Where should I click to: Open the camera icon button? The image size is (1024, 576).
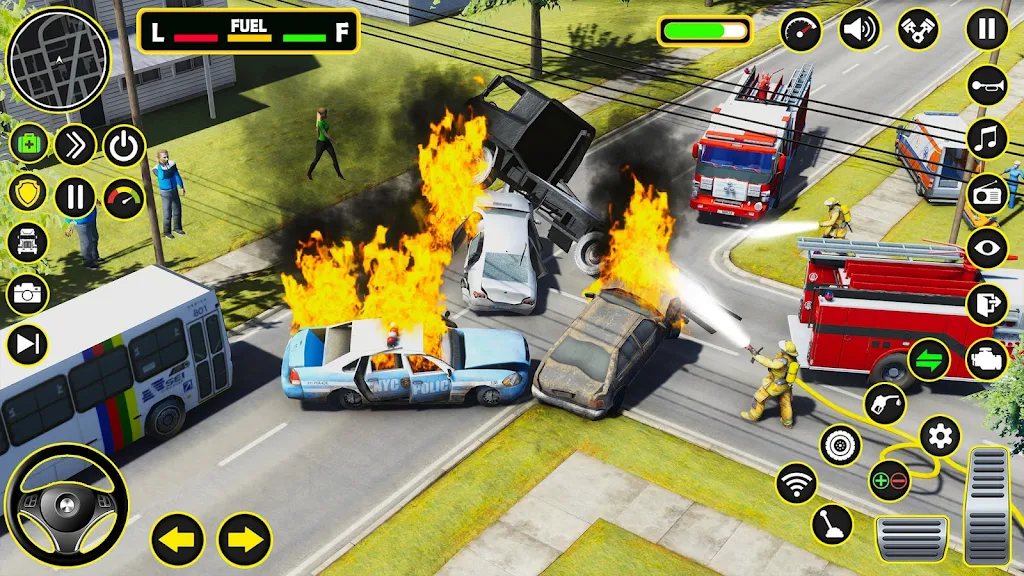pos(28,294)
